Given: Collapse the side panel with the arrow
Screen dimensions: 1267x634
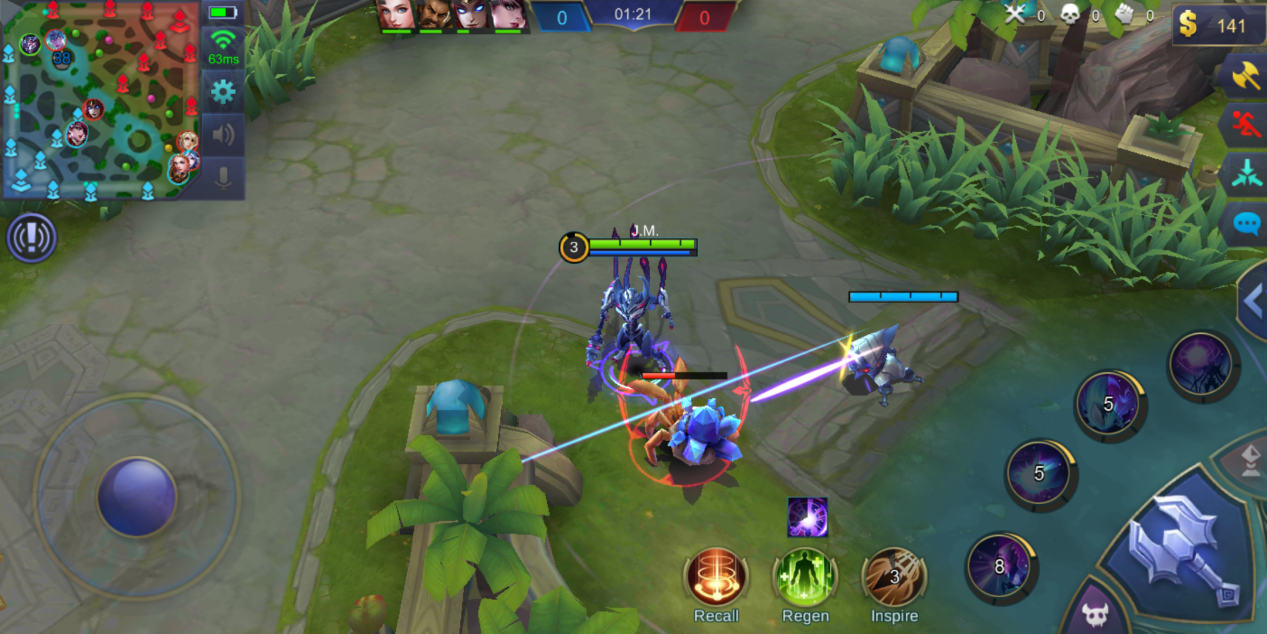Looking at the screenshot, I should click(x=1251, y=300).
